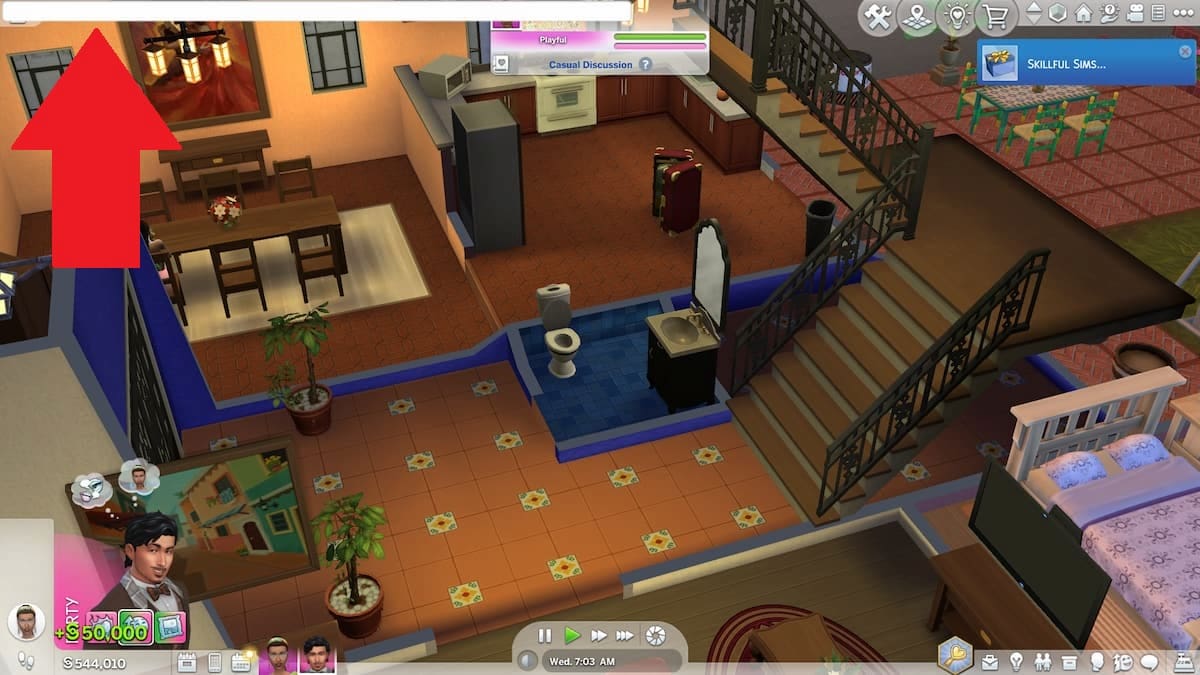The height and width of the screenshot is (675, 1200).
Task: Open the lightbulb-heart icon in the top bar
Action: [x=957, y=16]
